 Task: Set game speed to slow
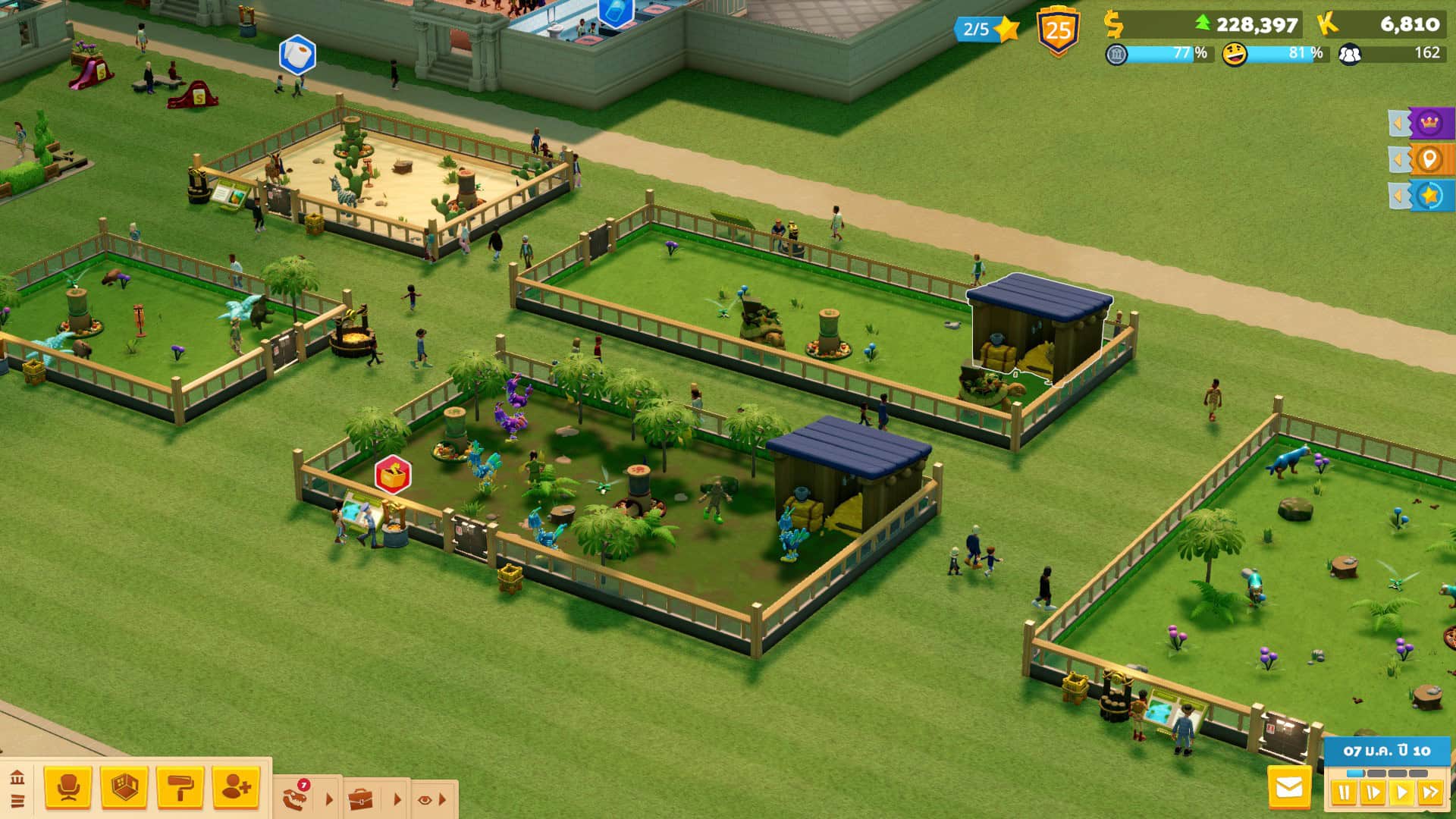coord(1373,793)
